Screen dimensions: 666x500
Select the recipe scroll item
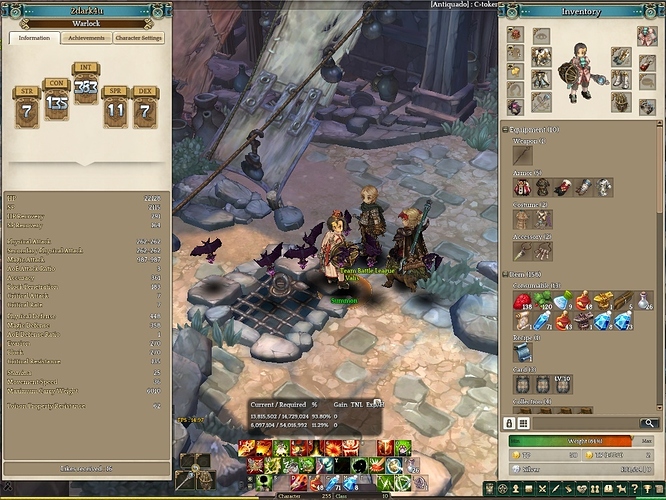[522, 353]
